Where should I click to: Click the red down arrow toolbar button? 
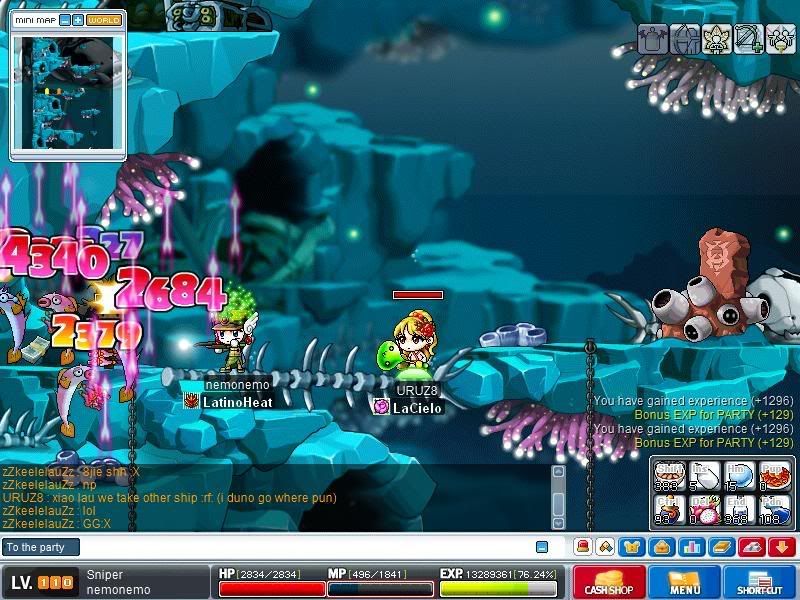[x=781, y=547]
